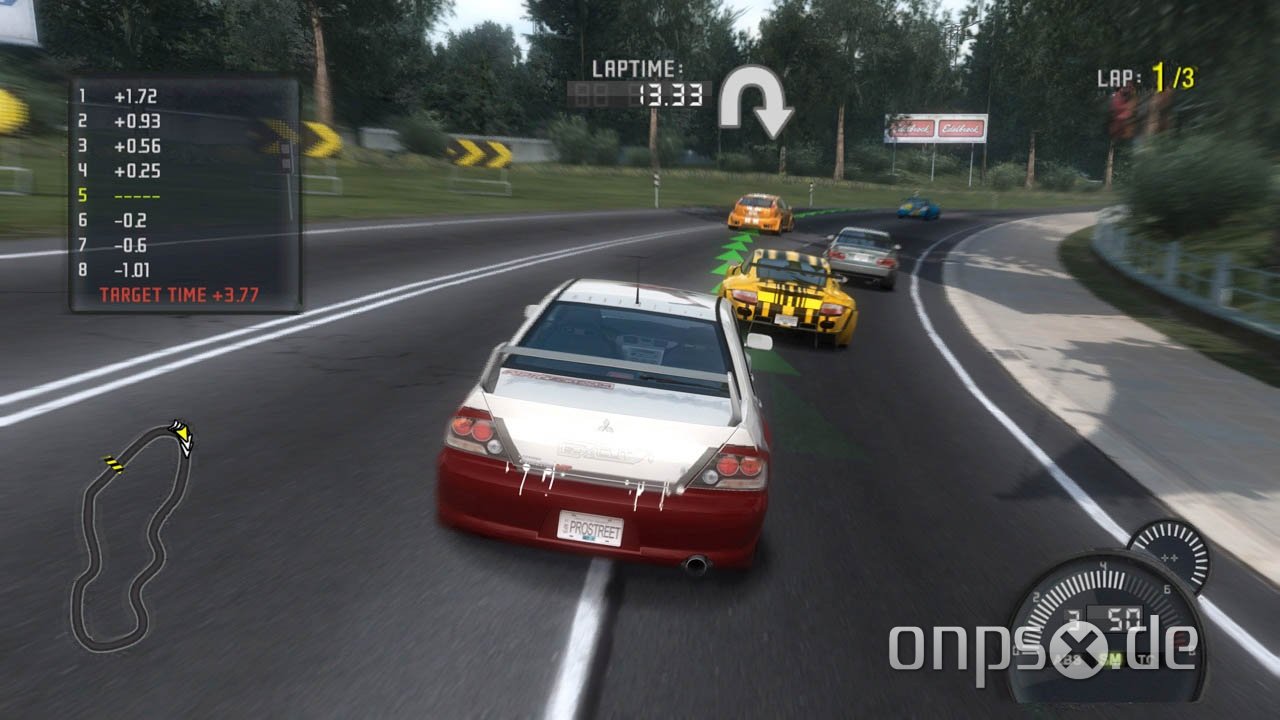This screenshot has height=720, width=1280.
Task: Click the TC indicator on the speedometer
Action: [1145, 657]
